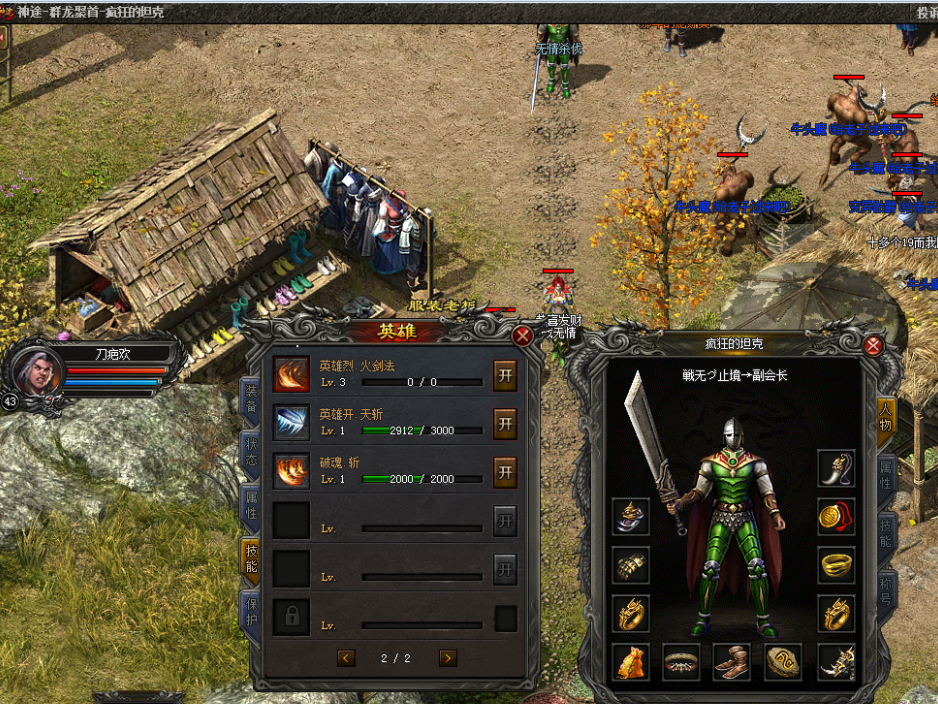Close the 英雄 hero skills panel
Image resolution: width=938 pixels, height=704 pixels.
522,336
